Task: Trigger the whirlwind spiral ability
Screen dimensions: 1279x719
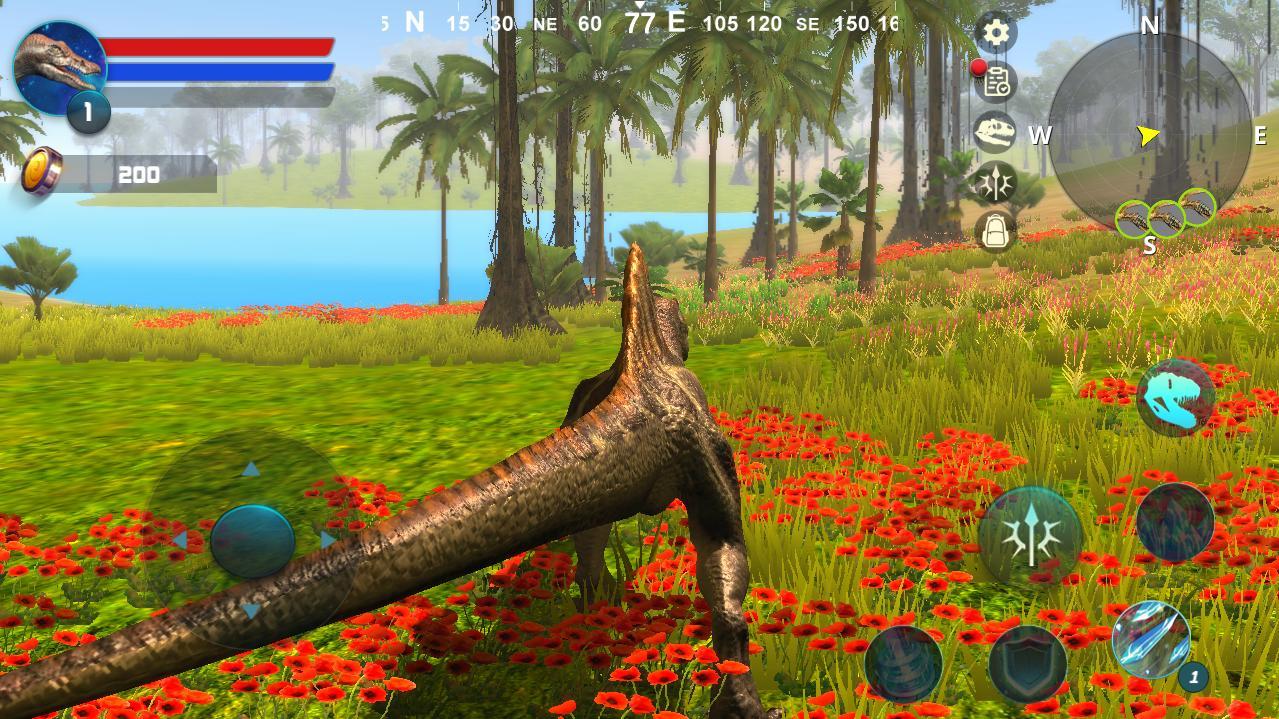Action: (903, 662)
